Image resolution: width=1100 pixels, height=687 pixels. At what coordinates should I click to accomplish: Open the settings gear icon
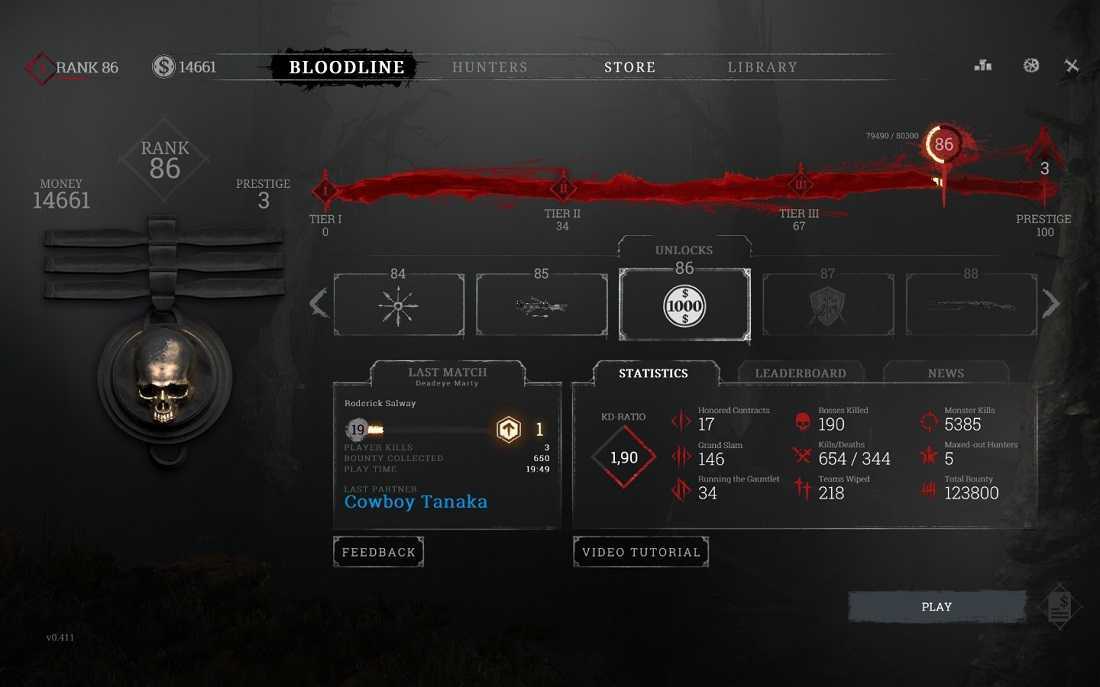point(1031,66)
